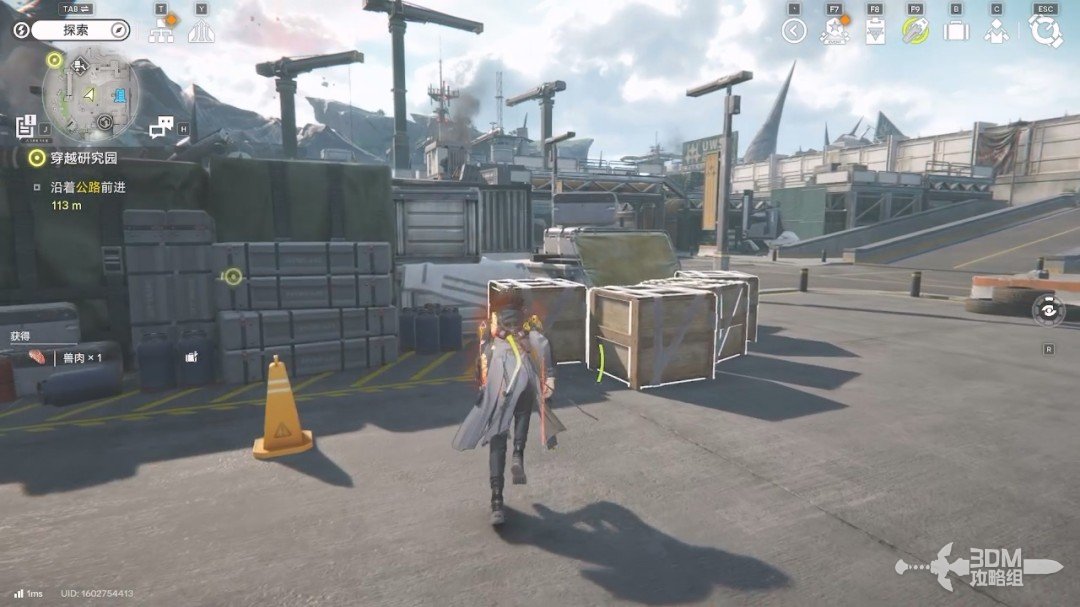Open the operator character icon

996,31
